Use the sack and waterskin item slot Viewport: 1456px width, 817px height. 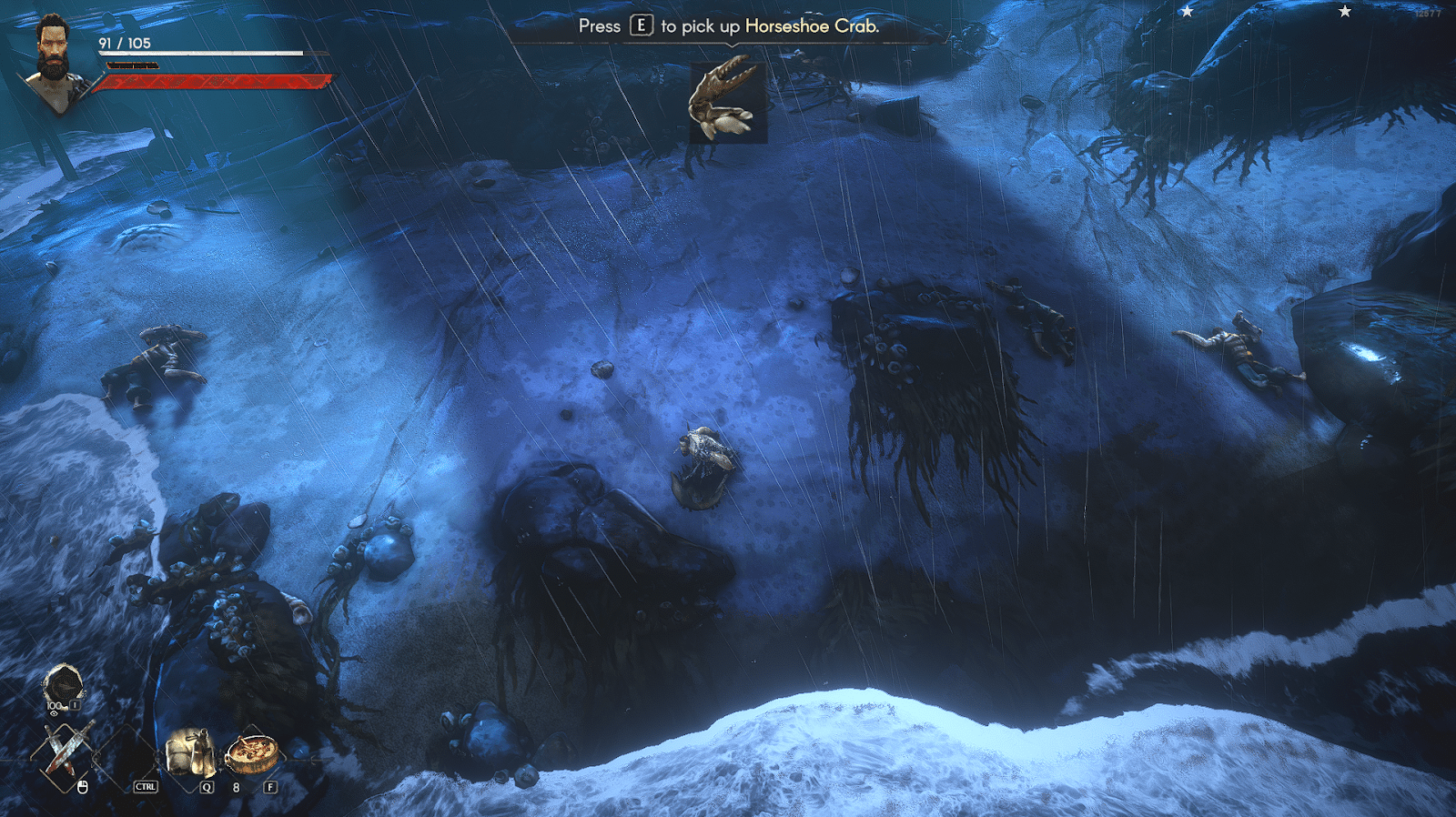point(189,751)
